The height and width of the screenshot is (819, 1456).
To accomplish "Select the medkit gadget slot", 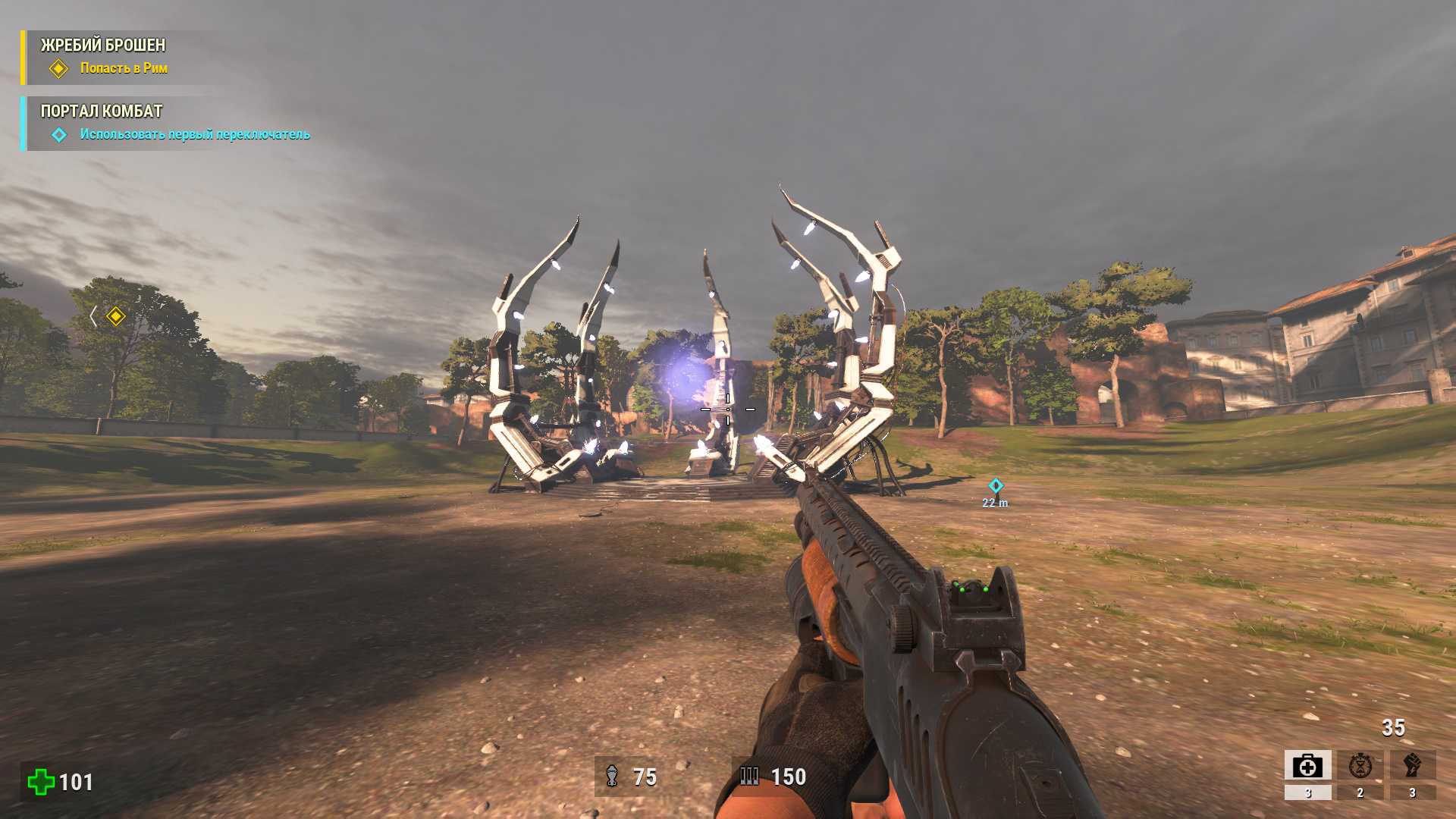I will click(x=1307, y=766).
